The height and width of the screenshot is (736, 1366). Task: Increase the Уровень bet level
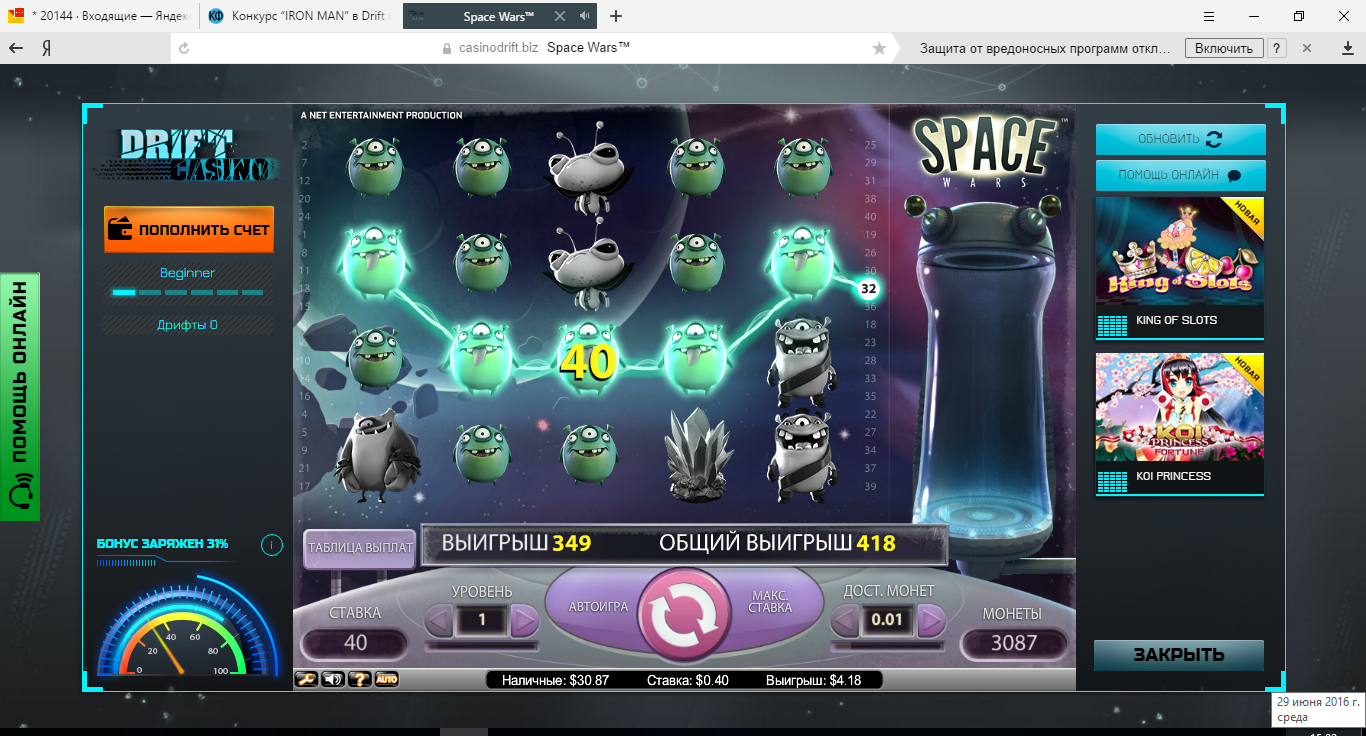coord(525,621)
